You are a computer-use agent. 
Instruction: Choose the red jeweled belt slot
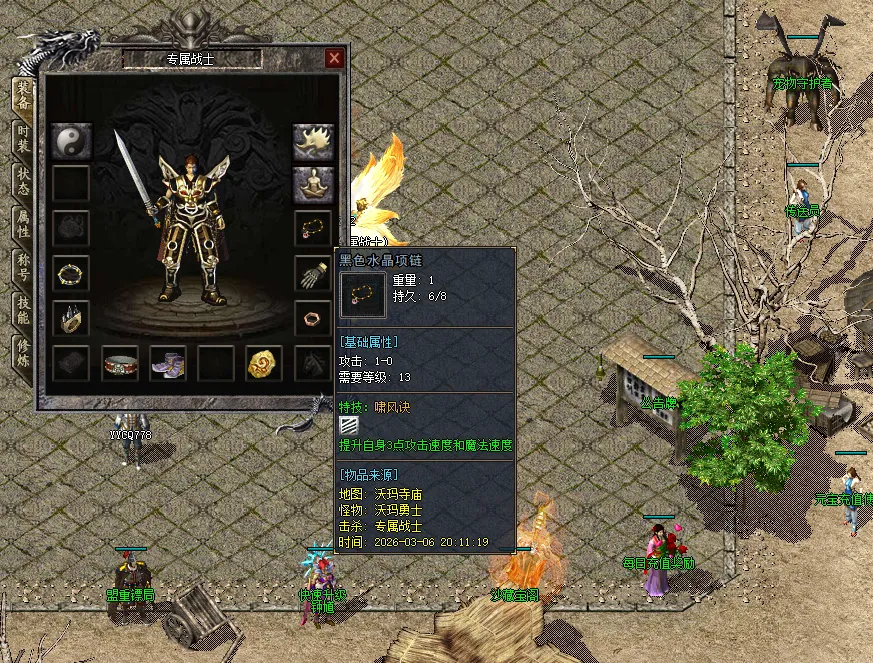coord(120,363)
